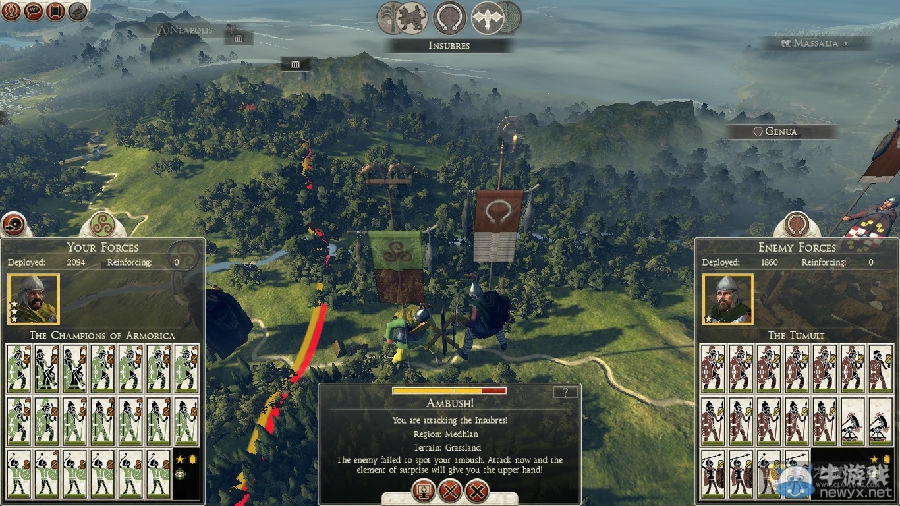Viewport: 900px width, 506px height.
Task: Select the Genua settlement label
Action: coord(782,131)
